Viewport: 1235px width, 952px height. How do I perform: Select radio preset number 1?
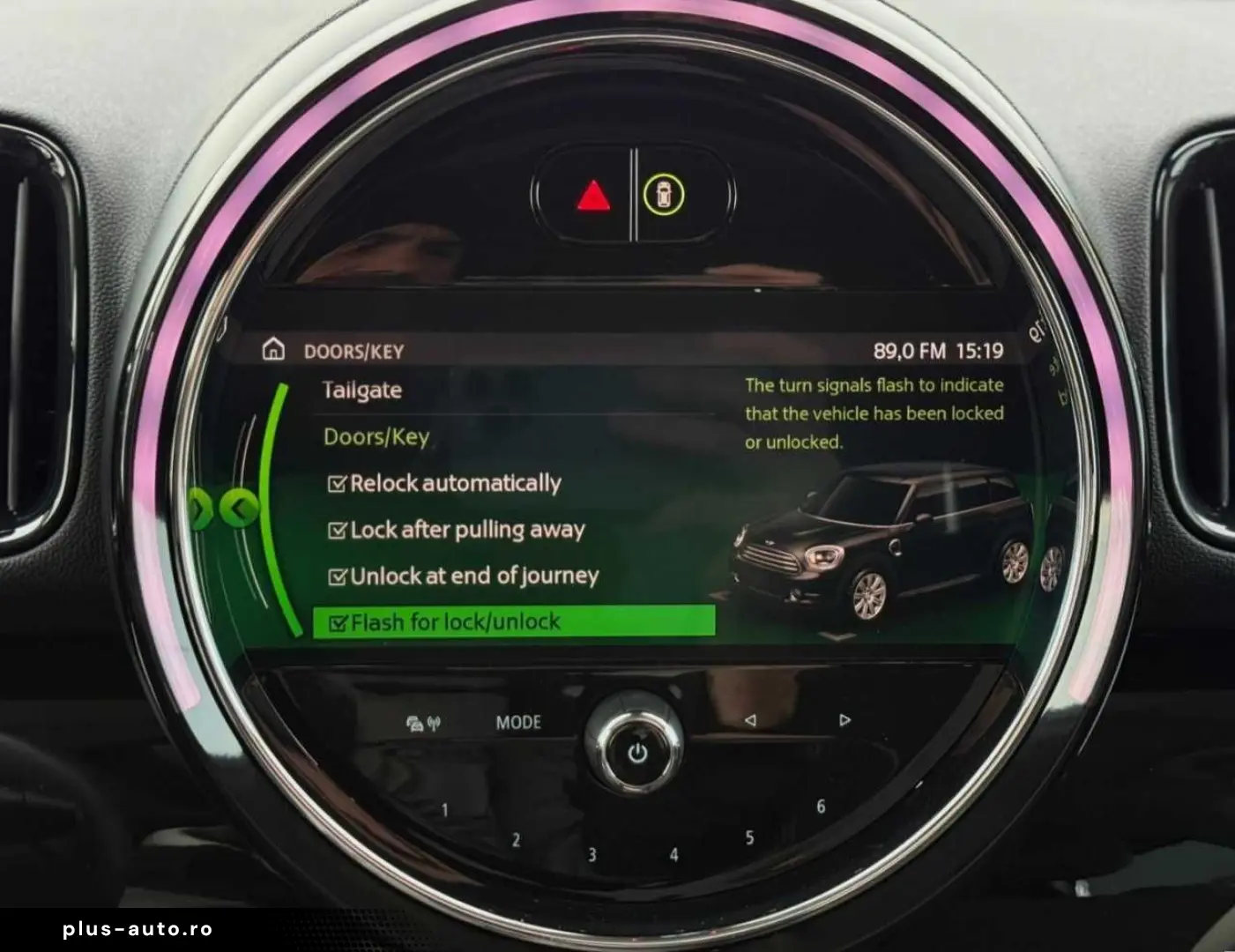pyautogui.click(x=444, y=810)
